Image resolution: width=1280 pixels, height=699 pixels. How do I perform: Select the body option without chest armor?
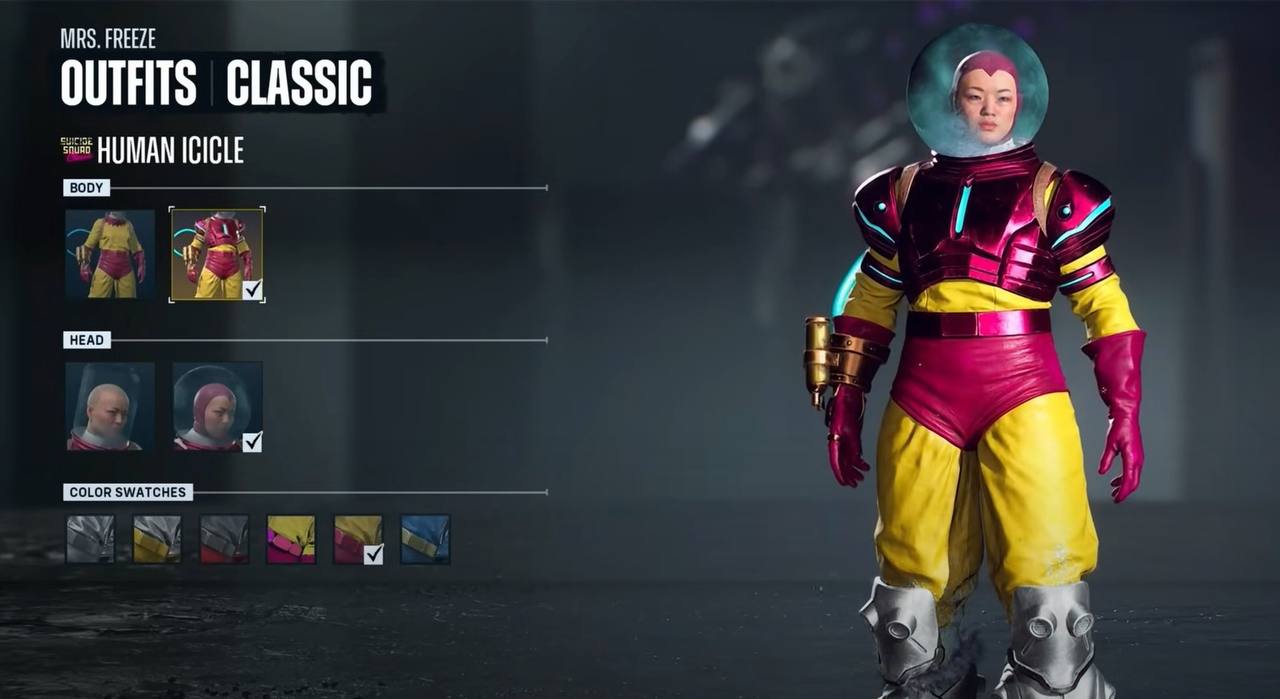(x=110, y=254)
